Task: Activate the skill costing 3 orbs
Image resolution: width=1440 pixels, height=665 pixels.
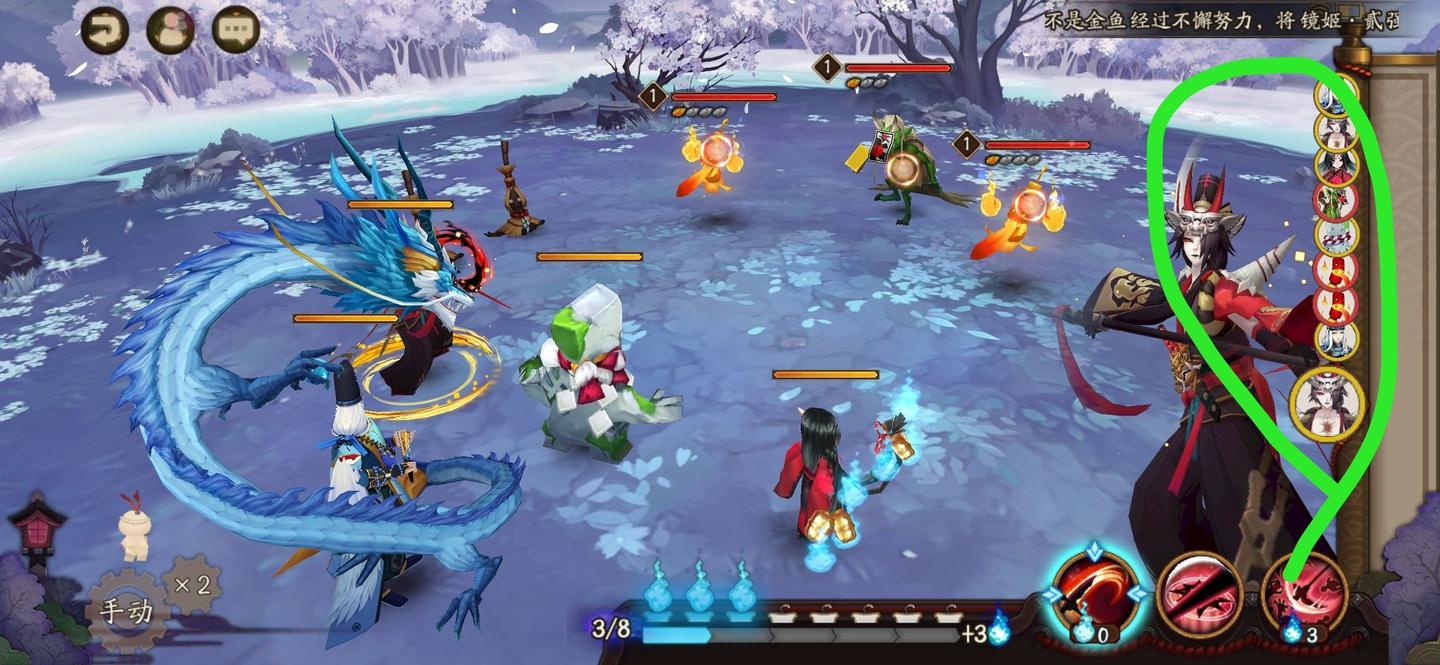Action: click(1304, 596)
